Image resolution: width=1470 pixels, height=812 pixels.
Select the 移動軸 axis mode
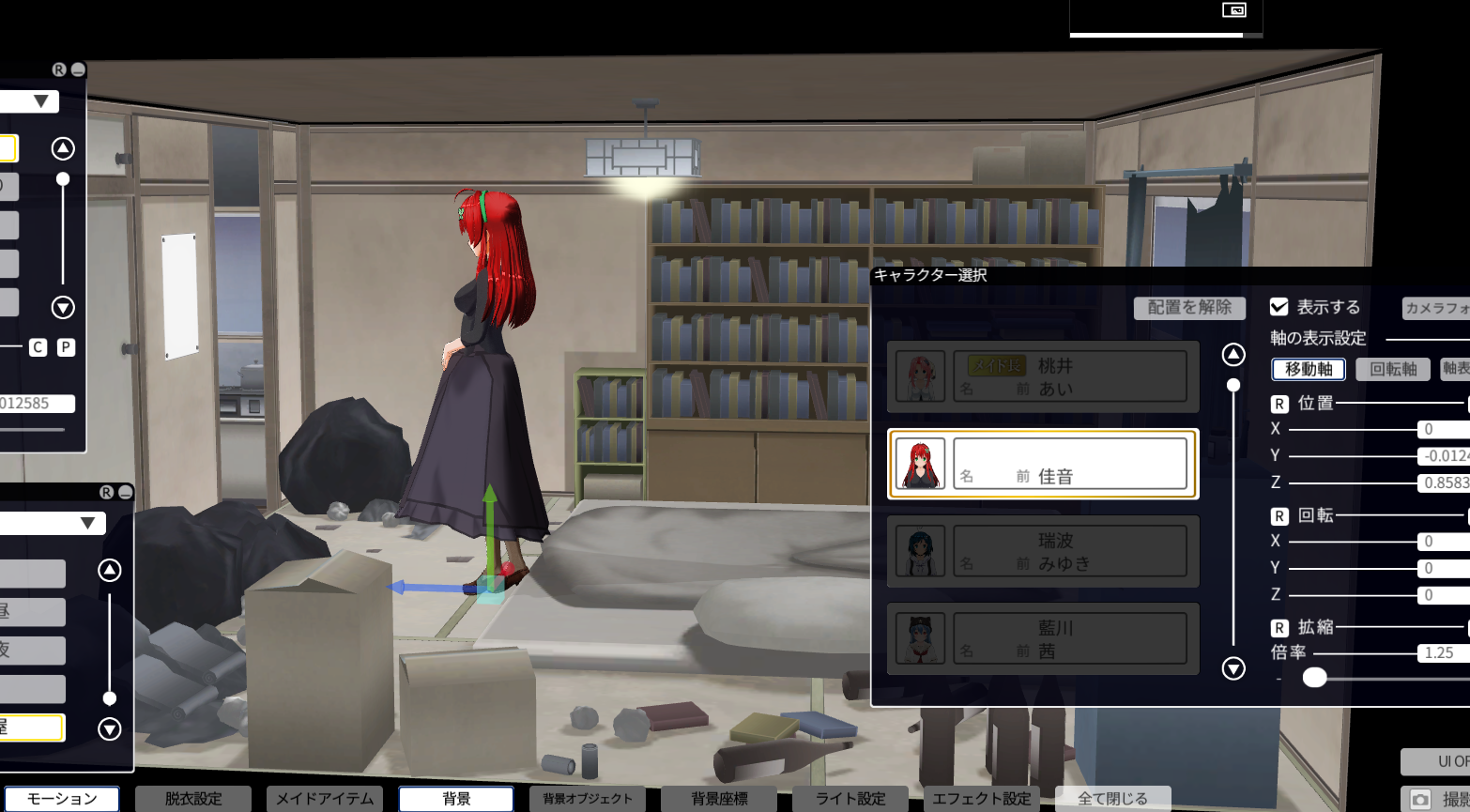(1309, 369)
